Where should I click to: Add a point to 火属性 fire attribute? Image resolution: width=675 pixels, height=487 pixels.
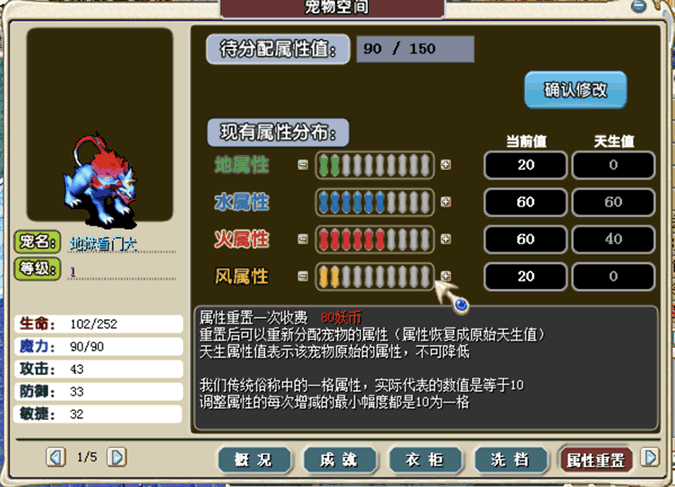pyautogui.click(x=446, y=239)
